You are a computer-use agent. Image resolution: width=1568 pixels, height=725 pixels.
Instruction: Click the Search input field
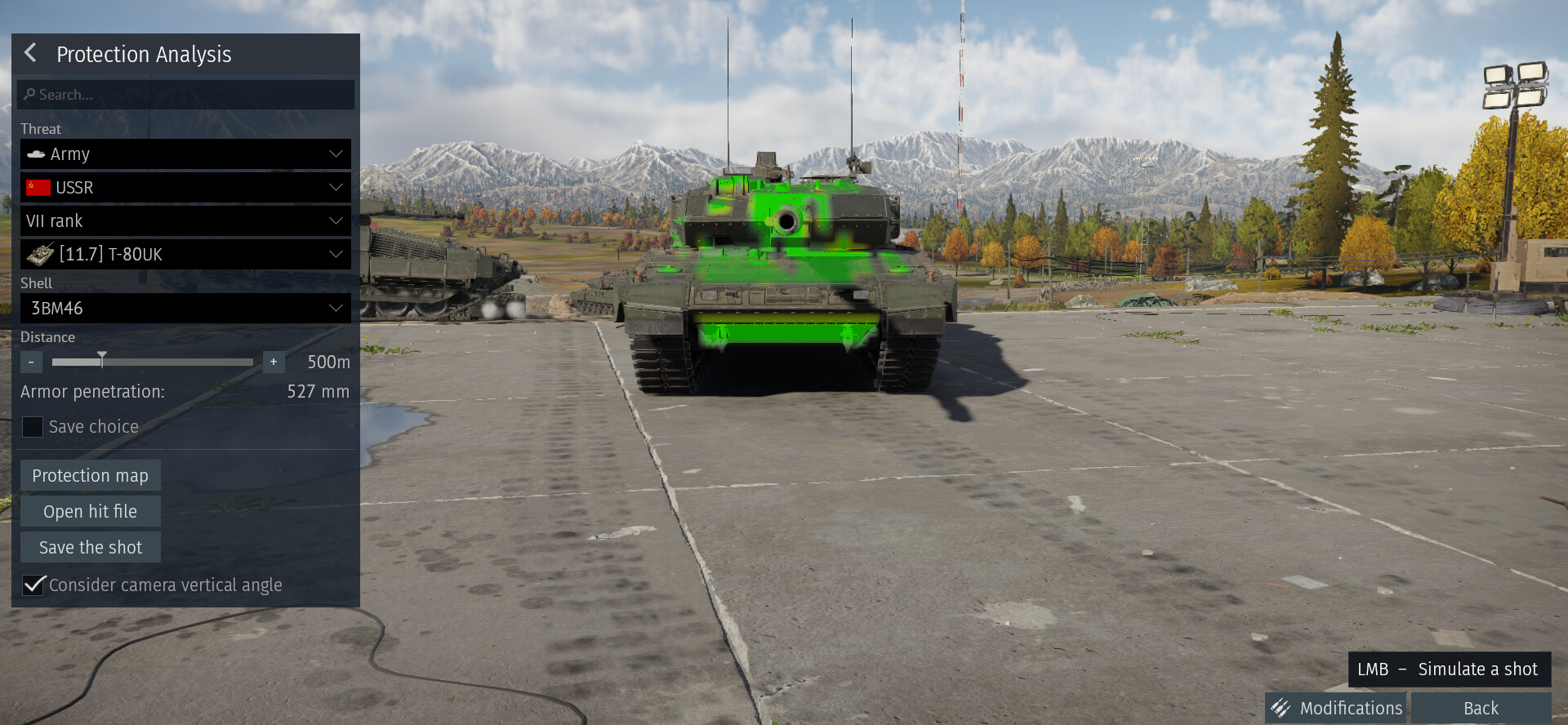coord(185,95)
